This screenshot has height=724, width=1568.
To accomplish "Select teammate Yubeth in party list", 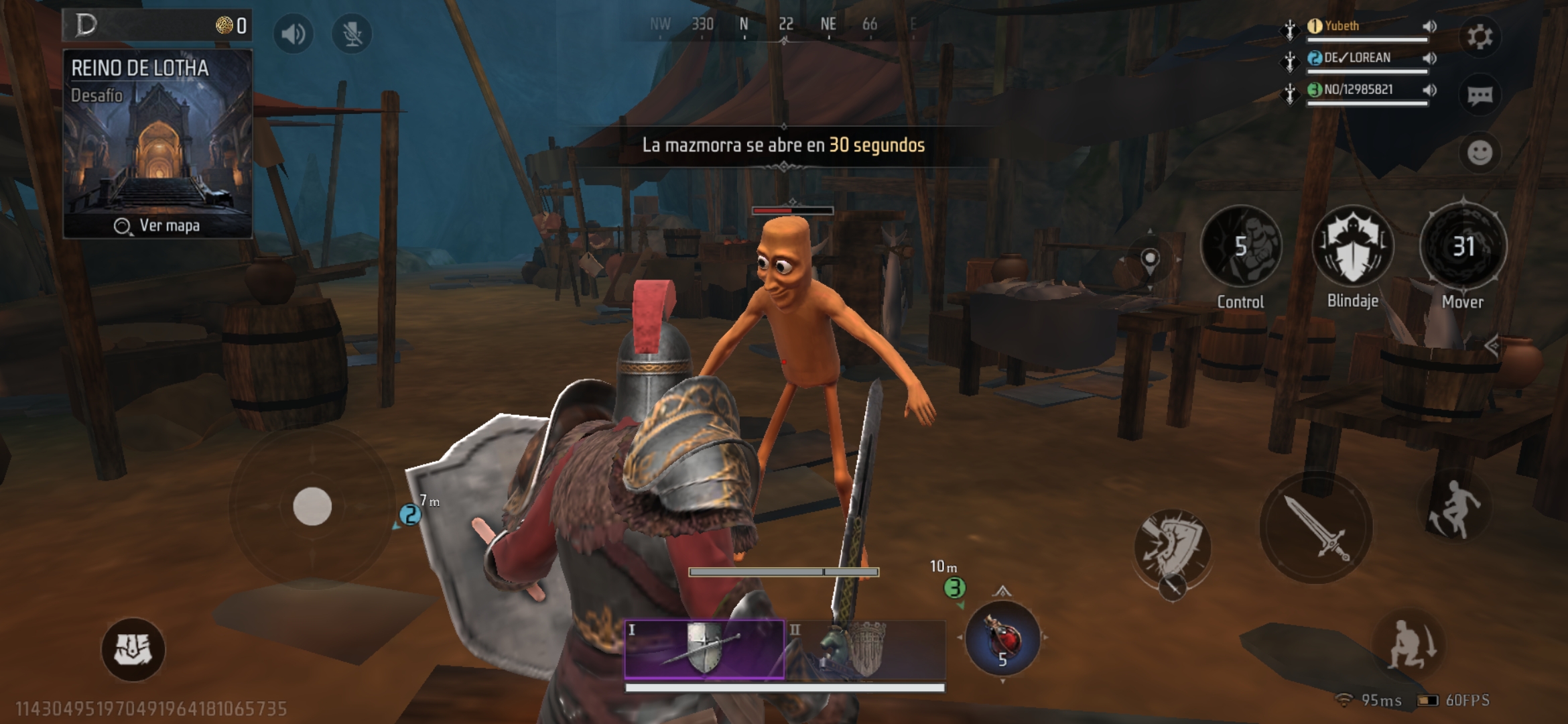I will click(x=1342, y=26).
